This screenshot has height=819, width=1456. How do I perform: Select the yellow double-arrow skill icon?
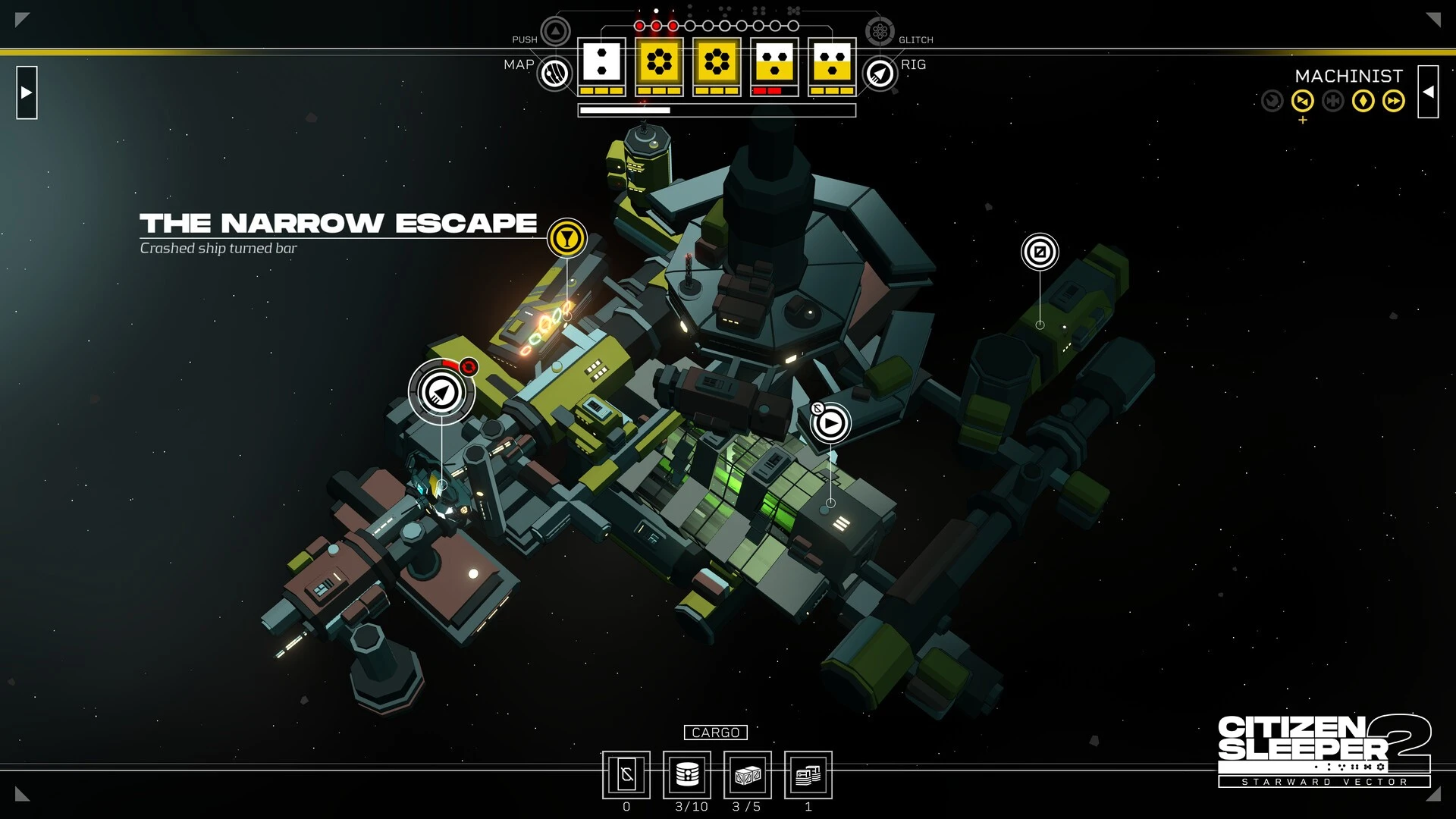click(x=1393, y=101)
